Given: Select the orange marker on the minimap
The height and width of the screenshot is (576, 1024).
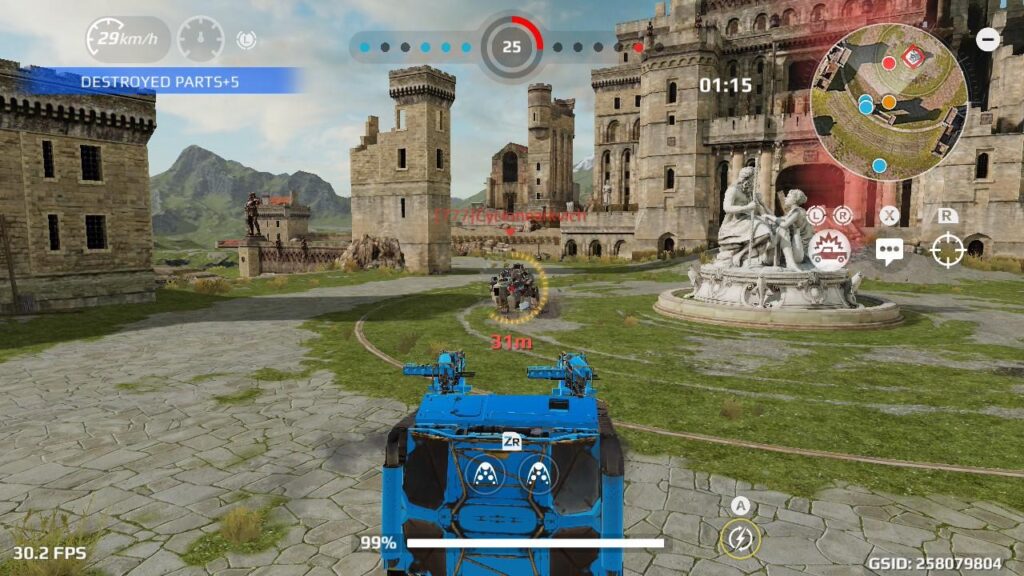Looking at the screenshot, I should tap(888, 102).
